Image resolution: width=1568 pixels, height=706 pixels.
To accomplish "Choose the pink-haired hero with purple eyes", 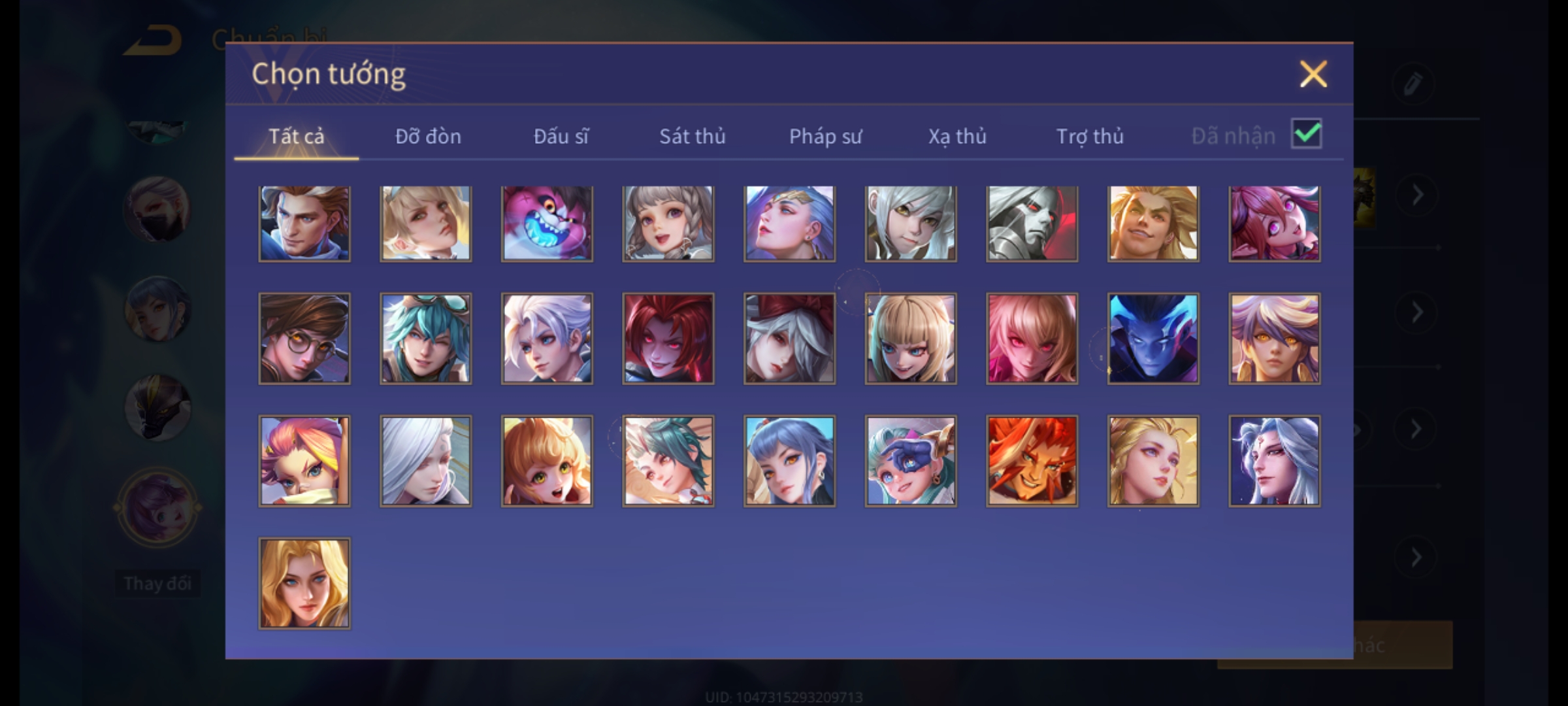I will (1274, 224).
